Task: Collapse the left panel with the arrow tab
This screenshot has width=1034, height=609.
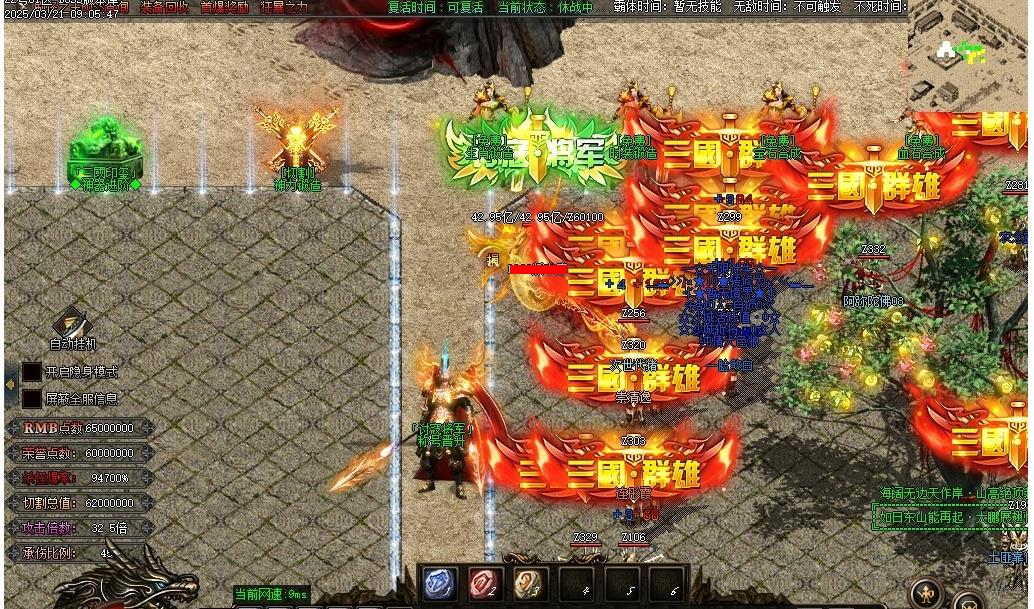Action: click(x=10, y=385)
